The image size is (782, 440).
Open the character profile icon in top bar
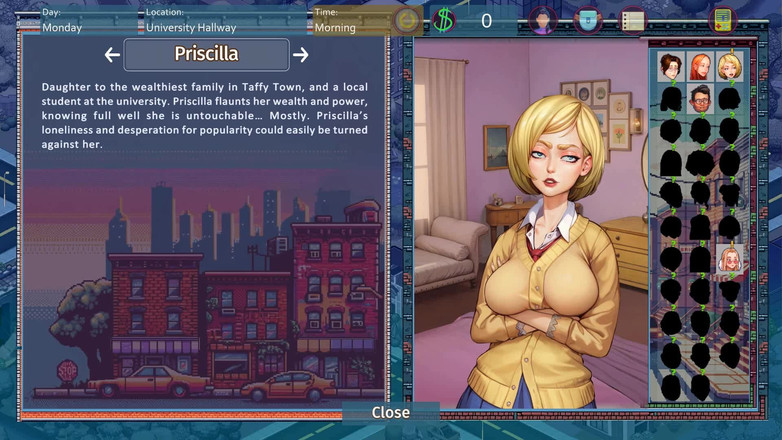[542, 20]
